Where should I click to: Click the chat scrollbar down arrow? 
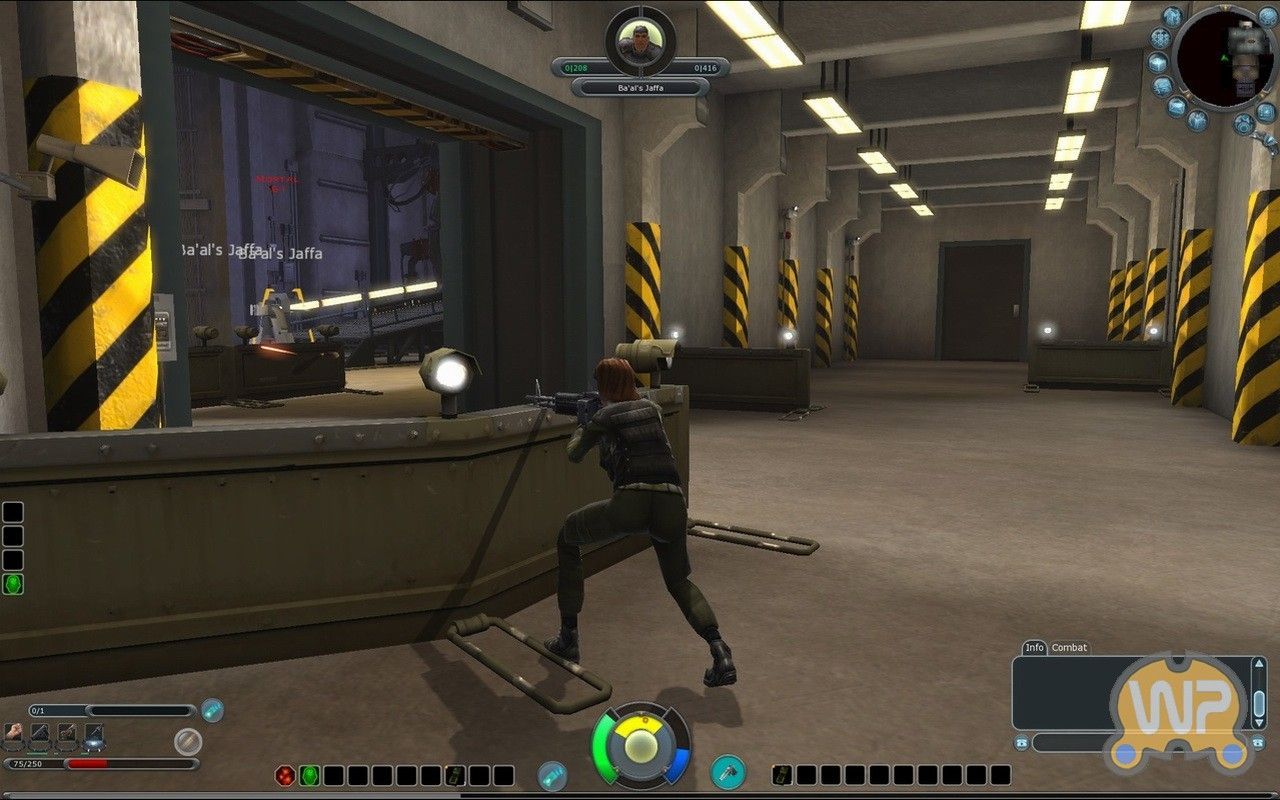pyautogui.click(x=1259, y=723)
